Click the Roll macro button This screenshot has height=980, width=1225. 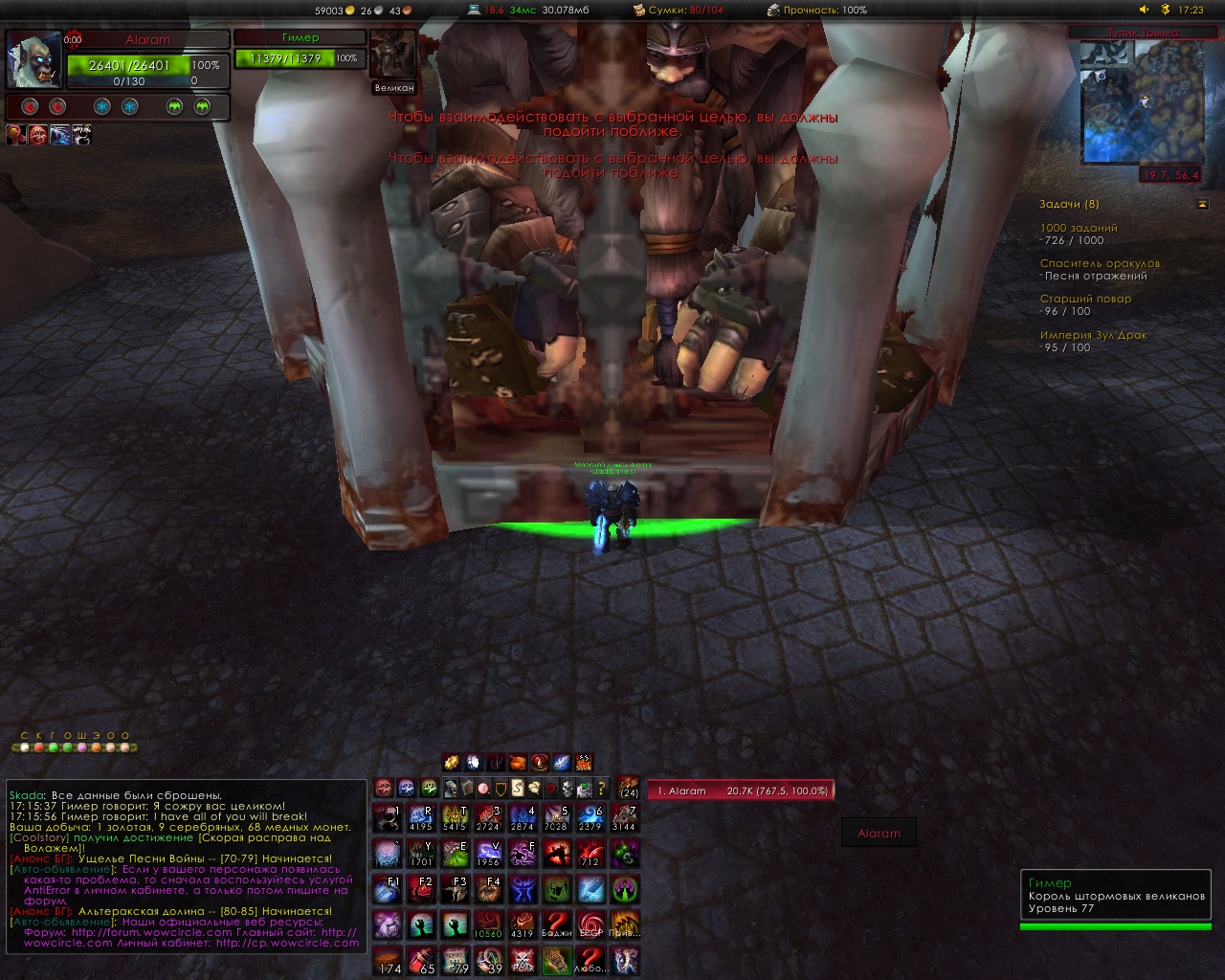(522, 960)
